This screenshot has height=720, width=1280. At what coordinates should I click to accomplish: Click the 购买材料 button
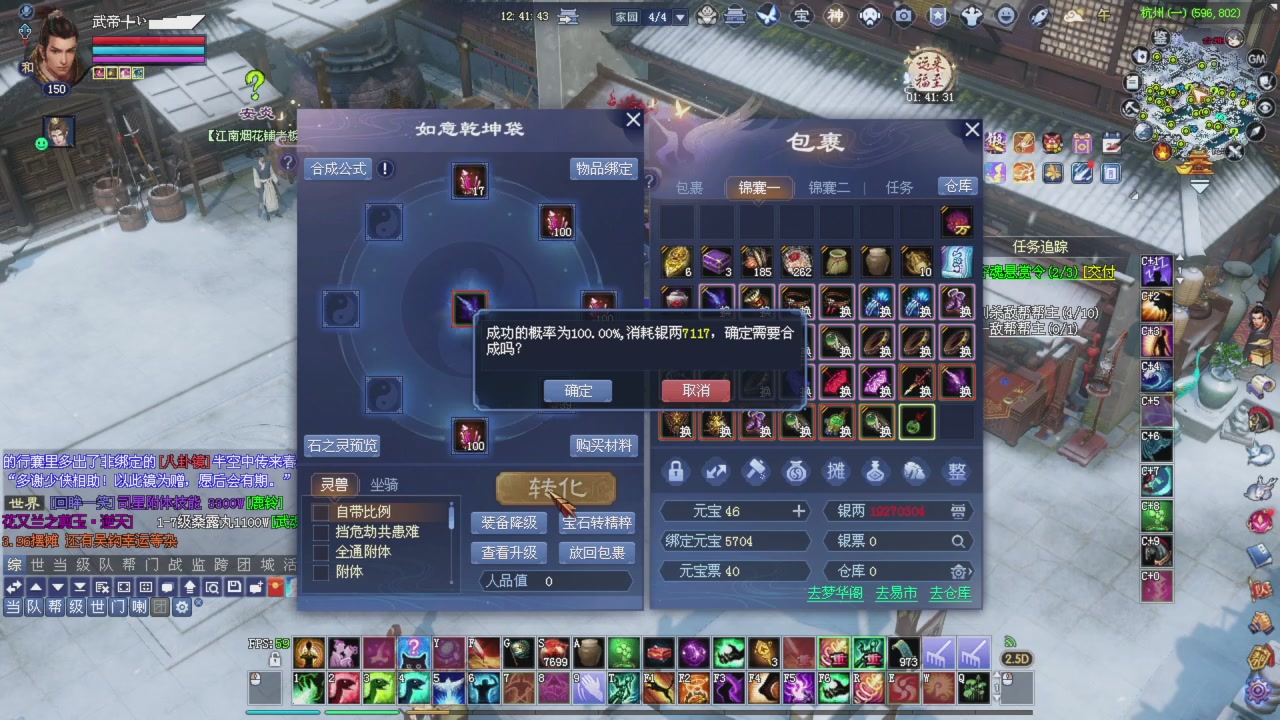(x=602, y=445)
